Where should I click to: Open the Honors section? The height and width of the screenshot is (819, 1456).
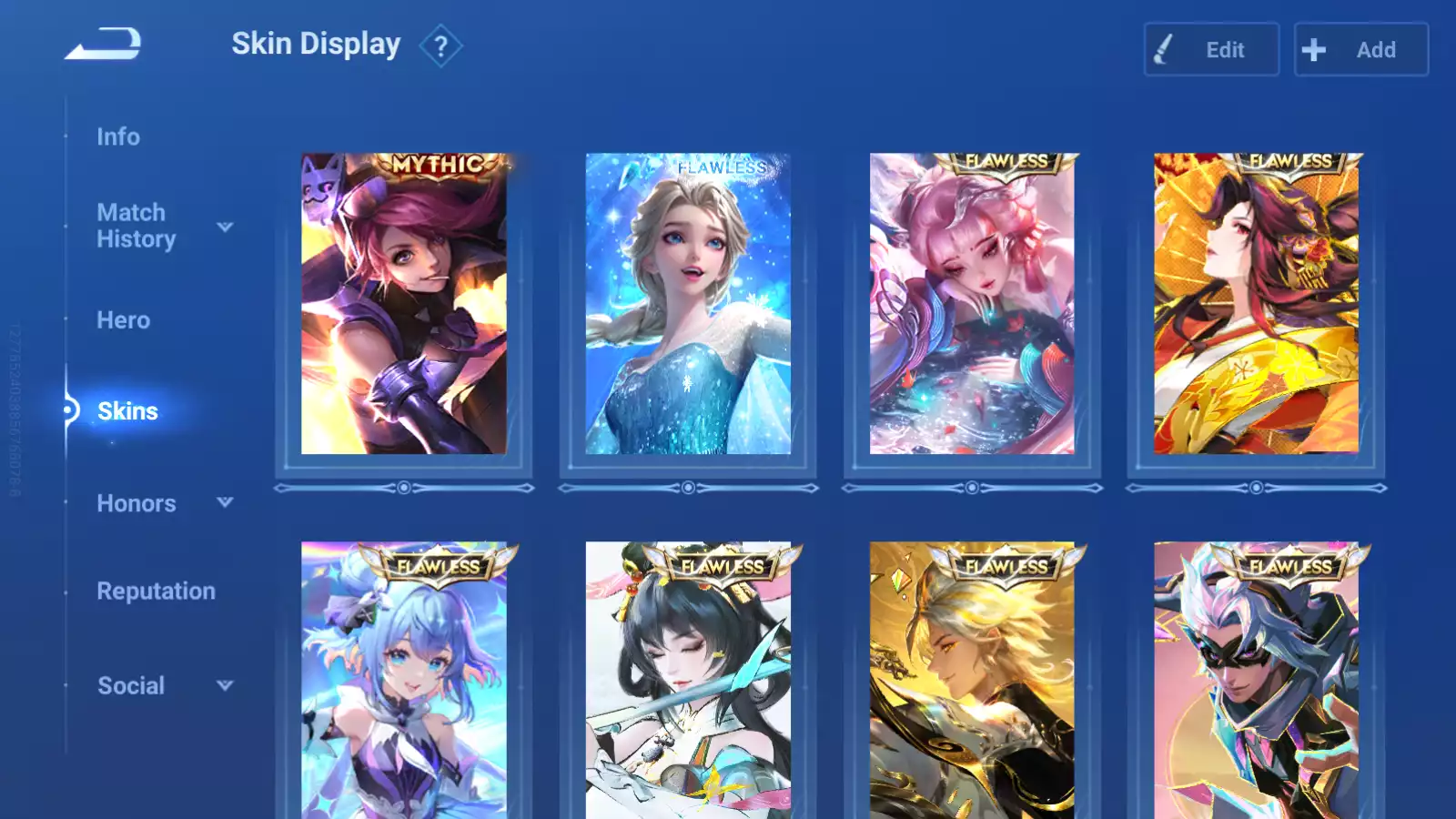click(x=136, y=503)
